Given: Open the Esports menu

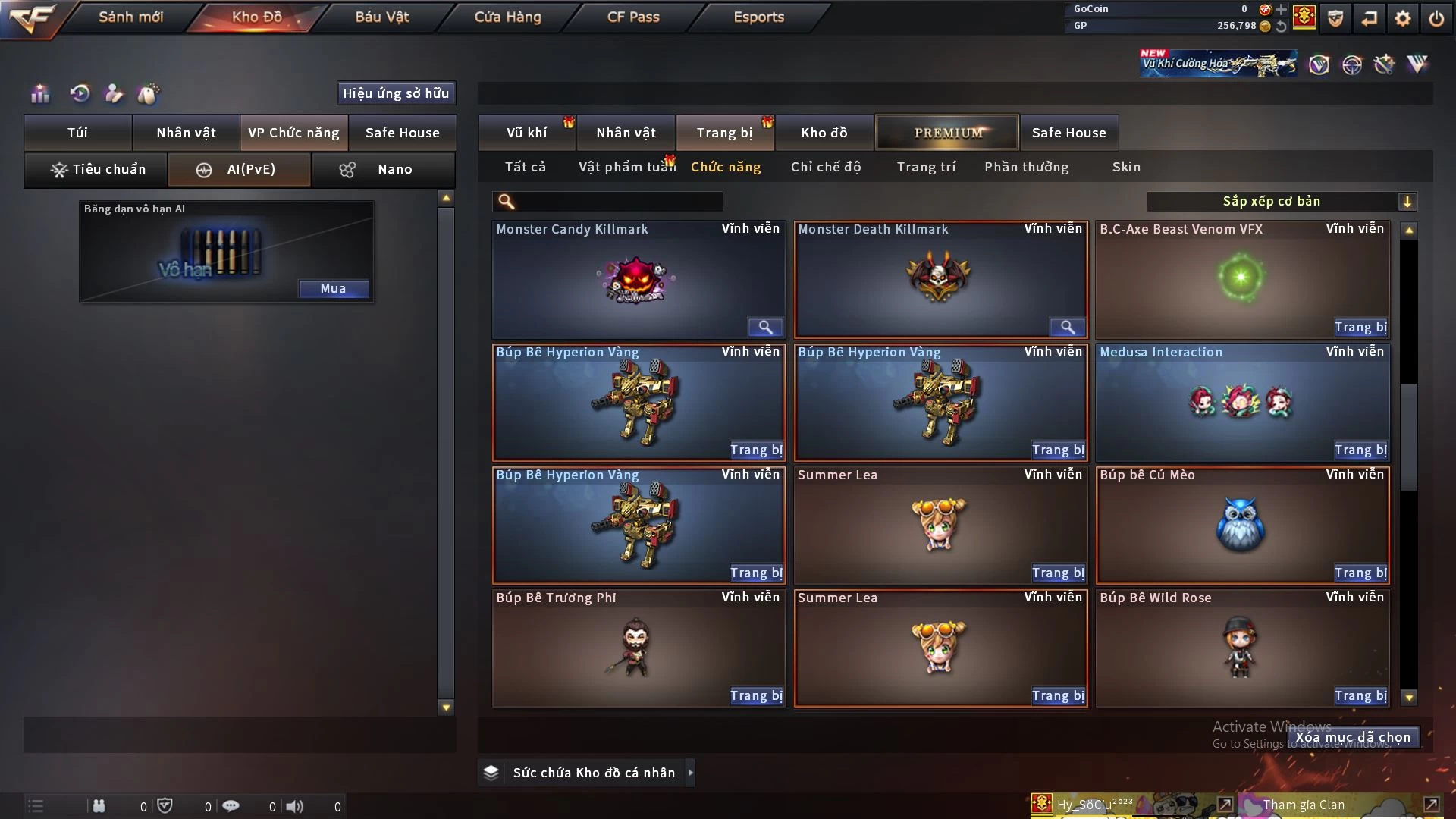Looking at the screenshot, I should (758, 17).
